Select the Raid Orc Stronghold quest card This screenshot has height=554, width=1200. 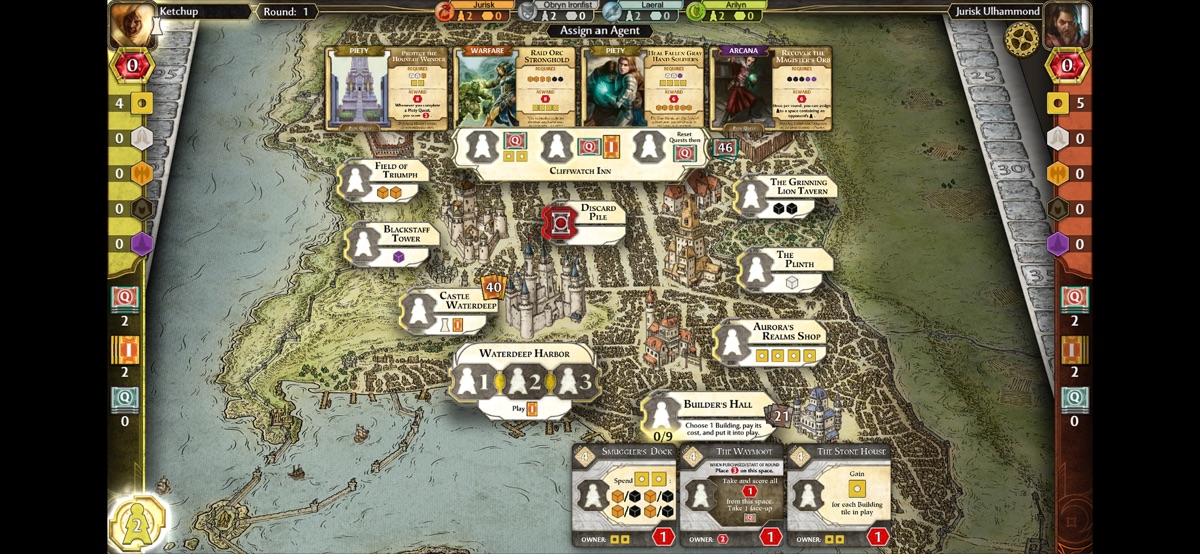click(x=517, y=88)
